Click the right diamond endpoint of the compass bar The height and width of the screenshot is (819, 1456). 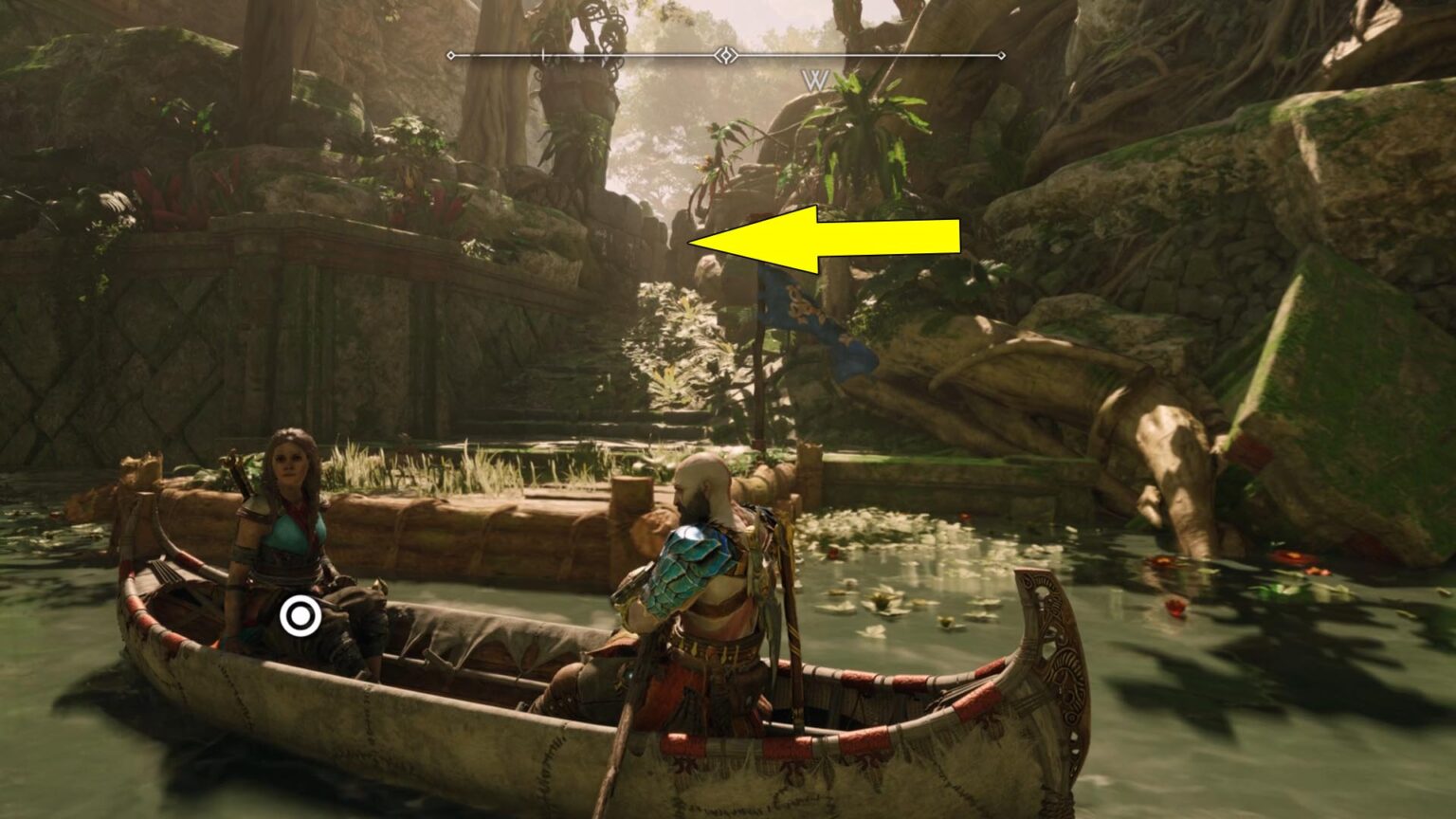point(1003,55)
